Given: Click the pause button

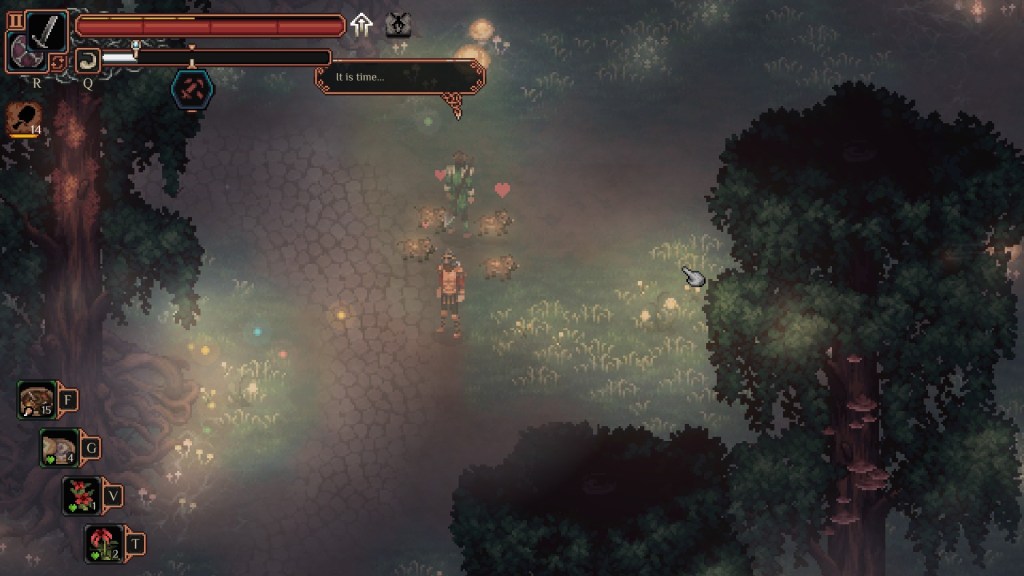Looking at the screenshot, I should click(x=15, y=19).
